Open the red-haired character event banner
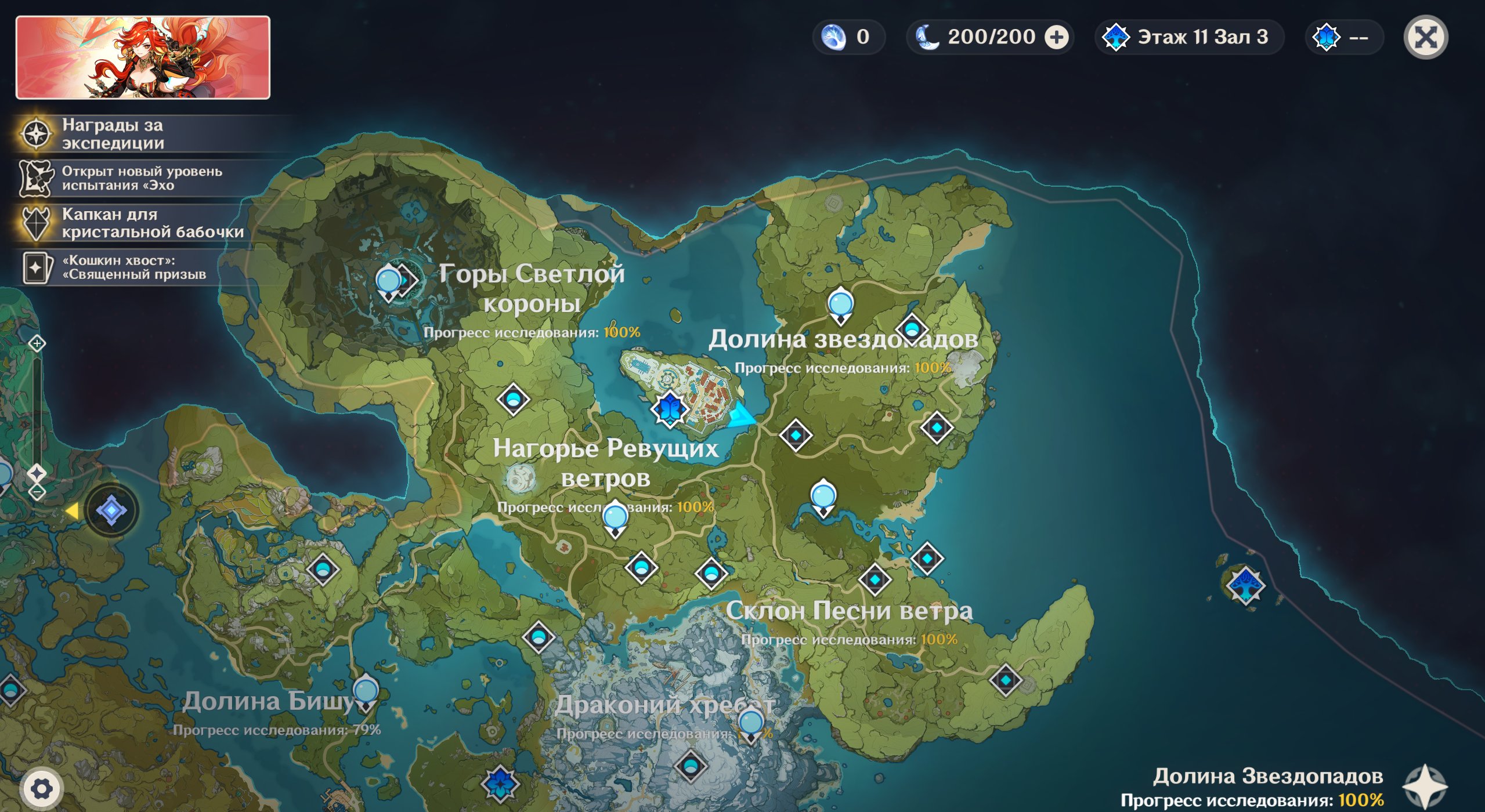 (x=143, y=57)
